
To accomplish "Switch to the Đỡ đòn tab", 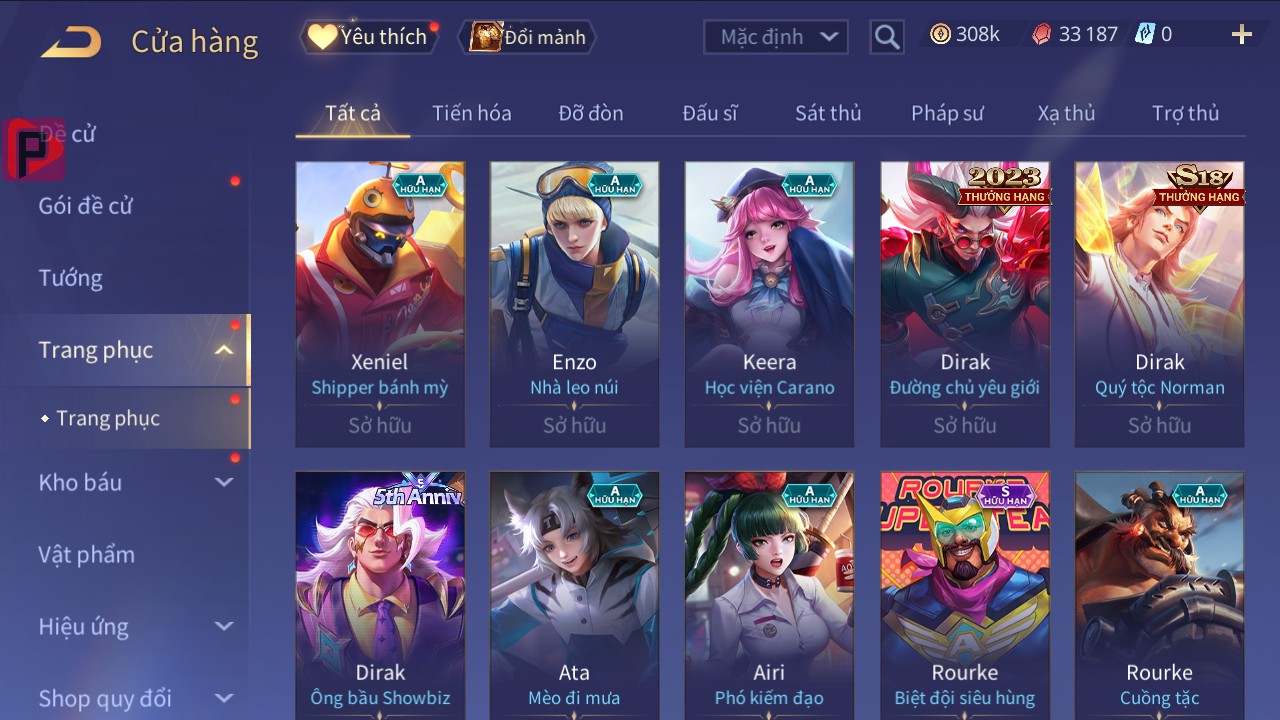I will point(590,113).
